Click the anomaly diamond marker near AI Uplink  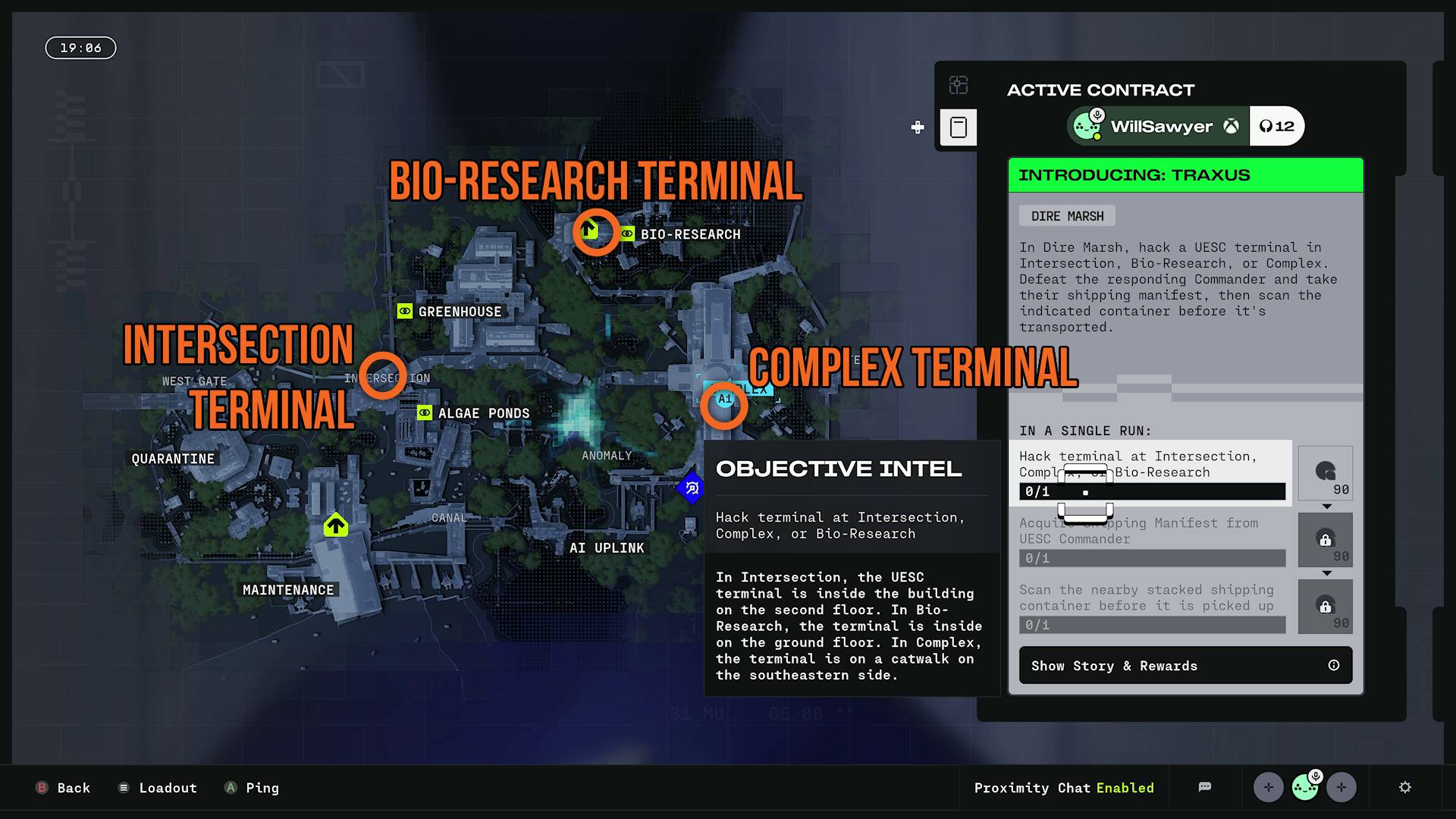pos(691,489)
